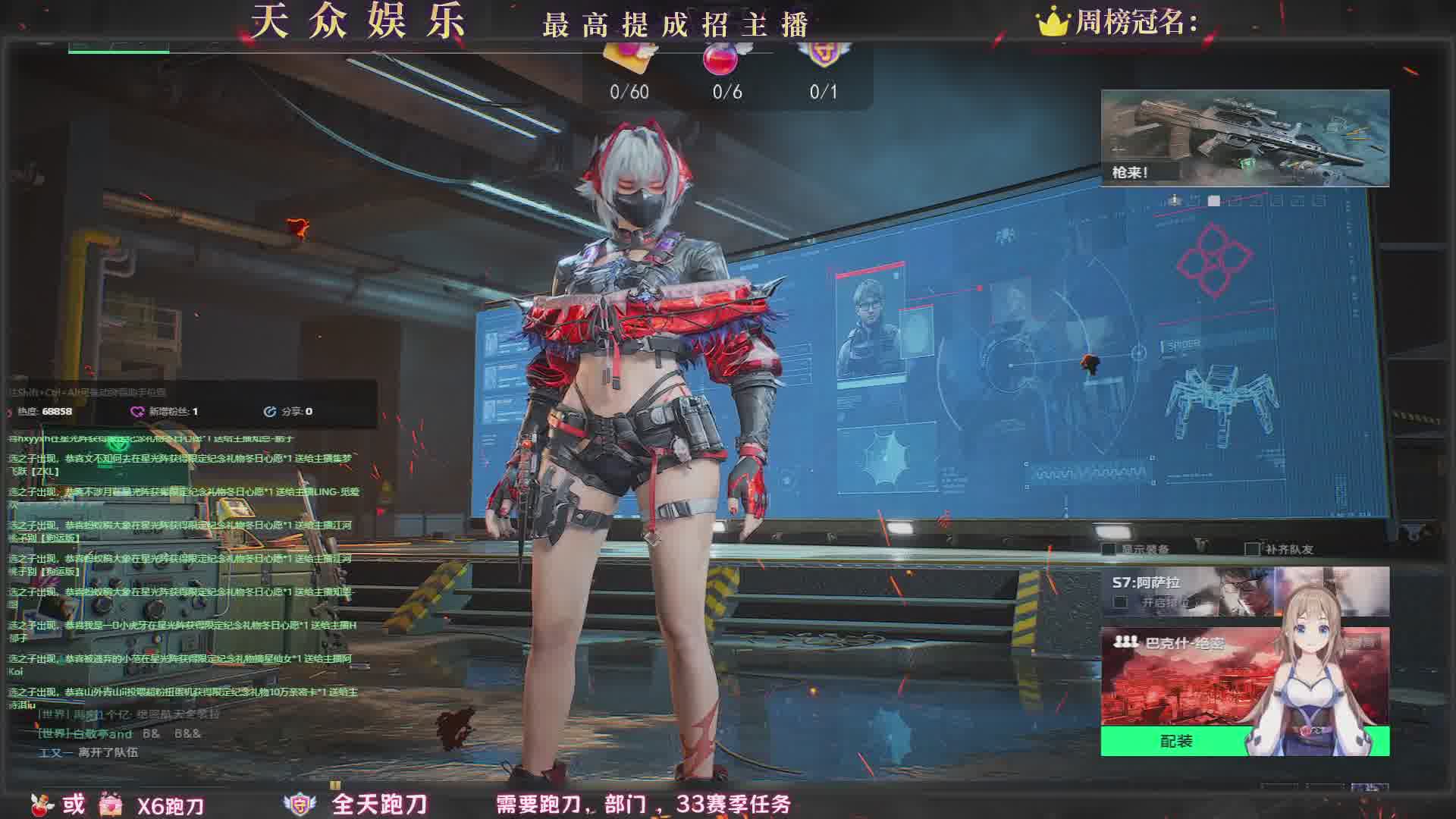Open the 枪来! weapon event banner
Screen dimensions: 1456x819
pos(1244,137)
